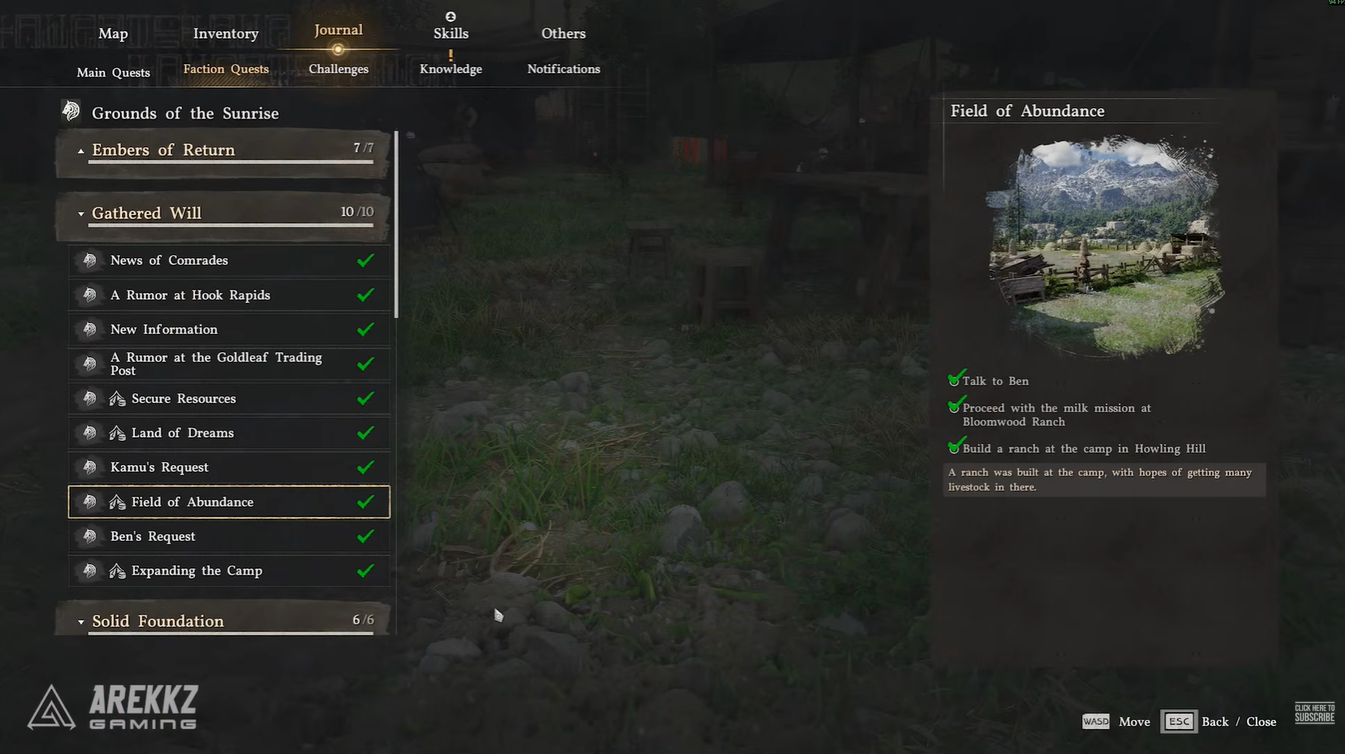Show the Main Quests list
The height and width of the screenshot is (754, 1345).
pos(113,72)
